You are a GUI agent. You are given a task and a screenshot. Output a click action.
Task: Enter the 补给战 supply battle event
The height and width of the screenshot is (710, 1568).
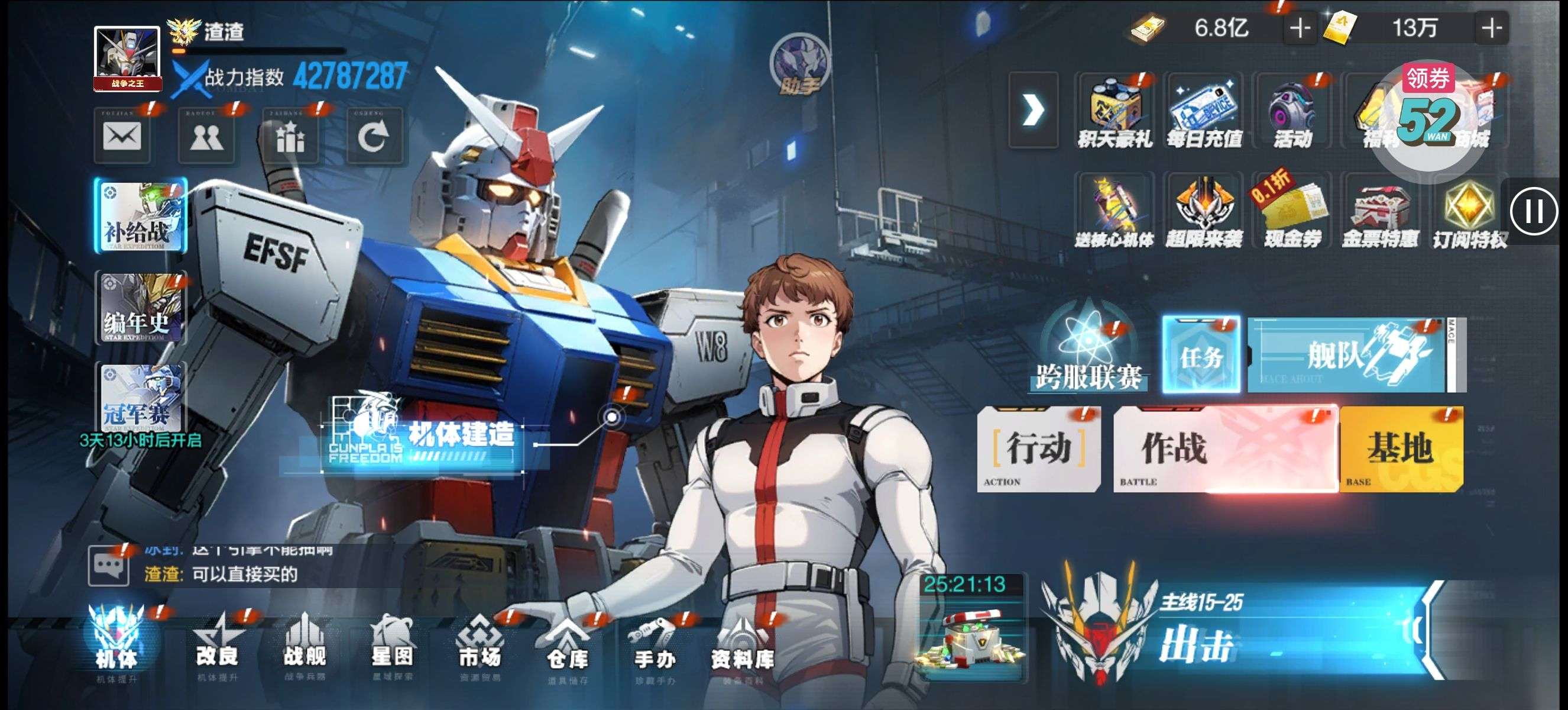point(141,215)
